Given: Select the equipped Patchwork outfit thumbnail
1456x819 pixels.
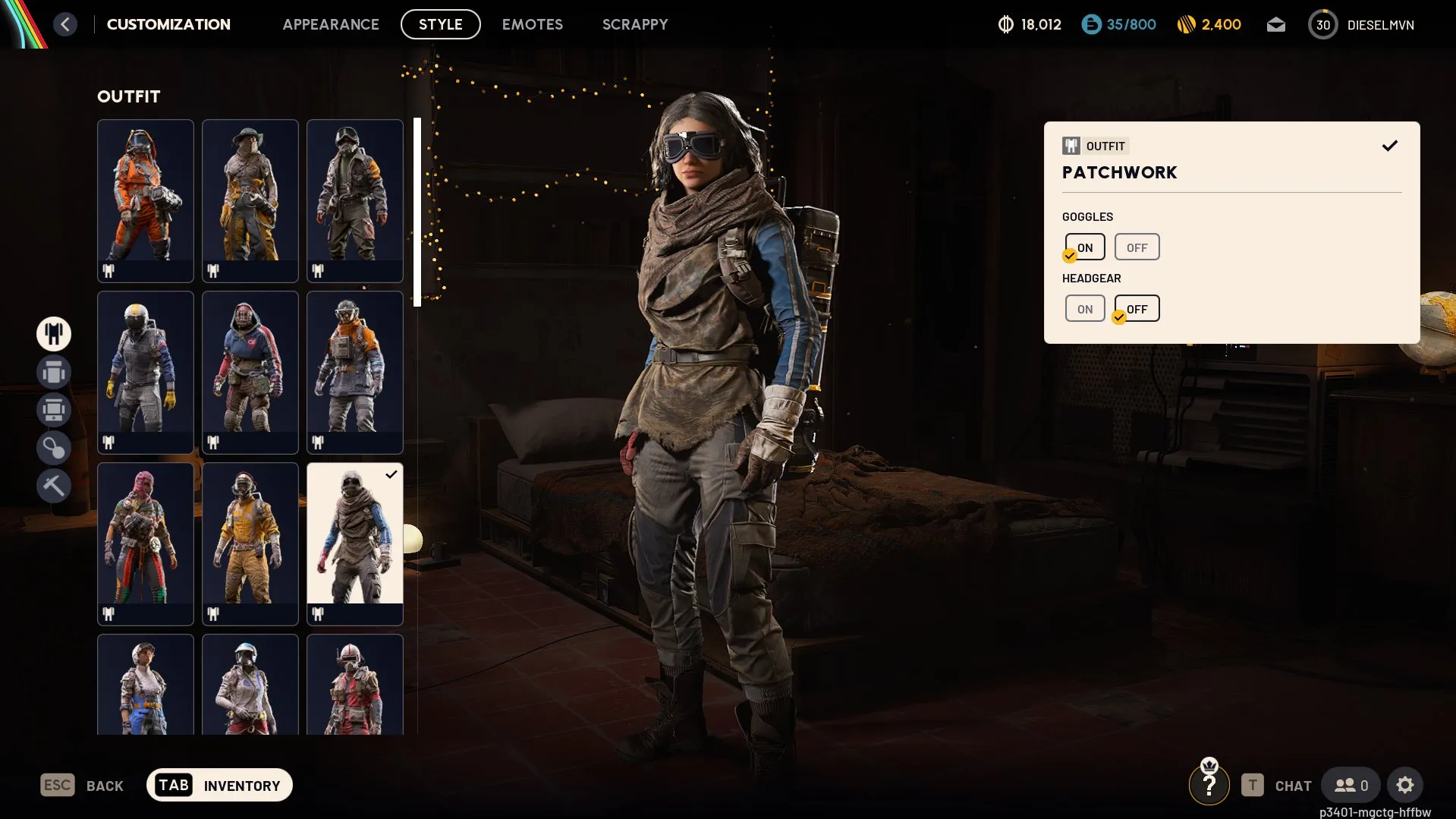Looking at the screenshot, I should pyautogui.click(x=355, y=543).
